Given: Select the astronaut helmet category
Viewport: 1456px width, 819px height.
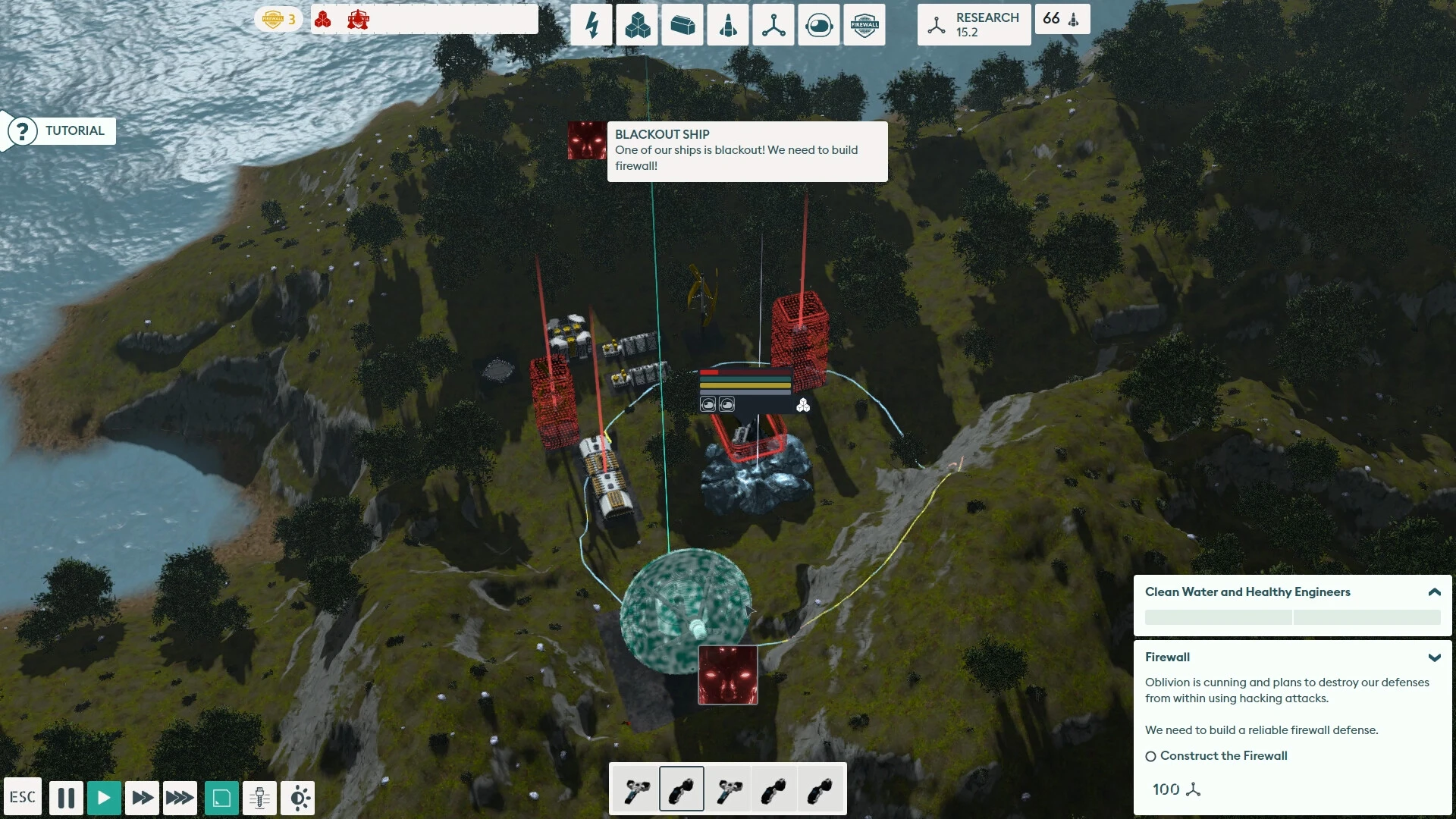Looking at the screenshot, I should point(819,26).
